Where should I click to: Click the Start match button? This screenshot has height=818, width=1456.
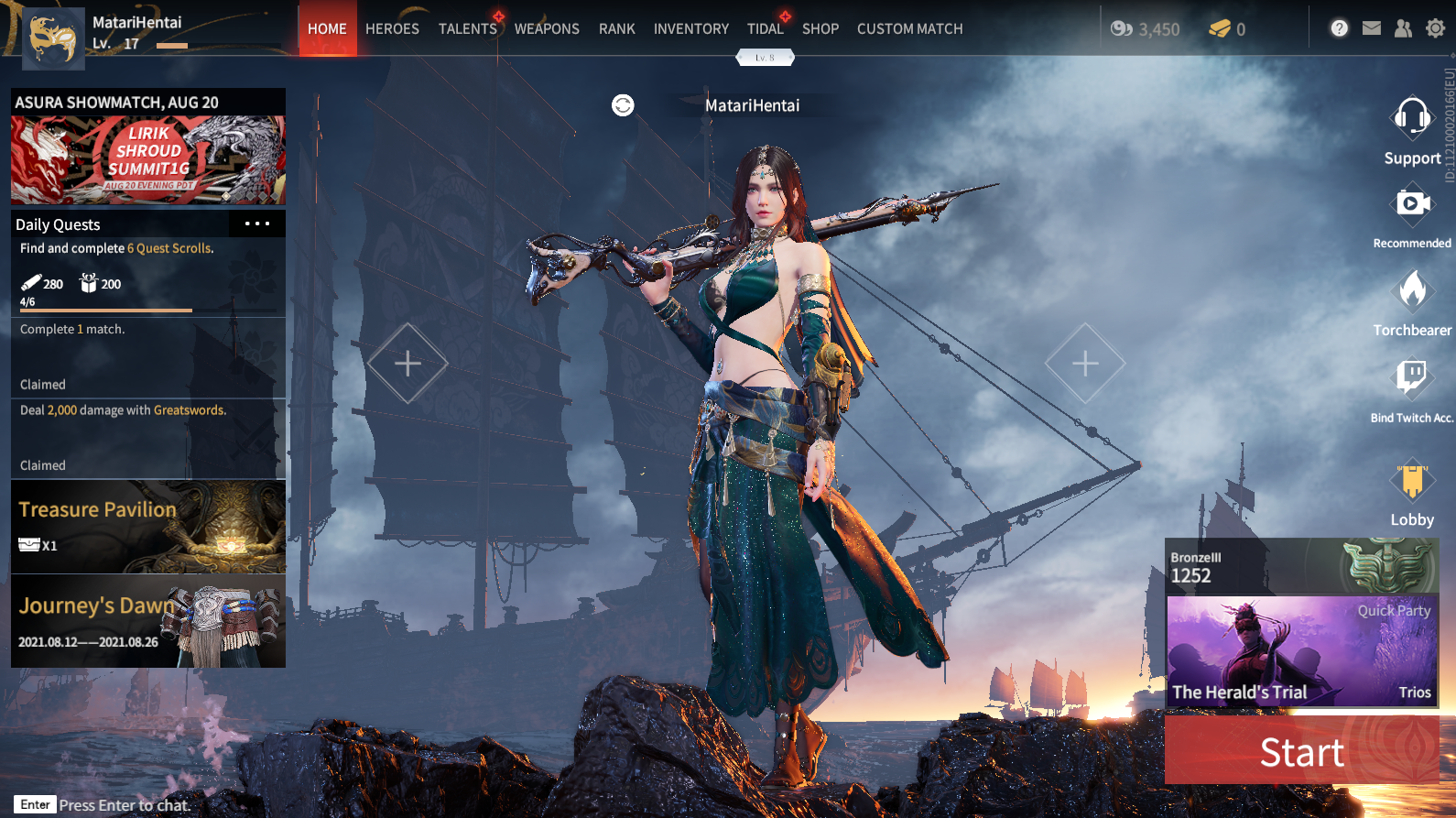[1301, 752]
